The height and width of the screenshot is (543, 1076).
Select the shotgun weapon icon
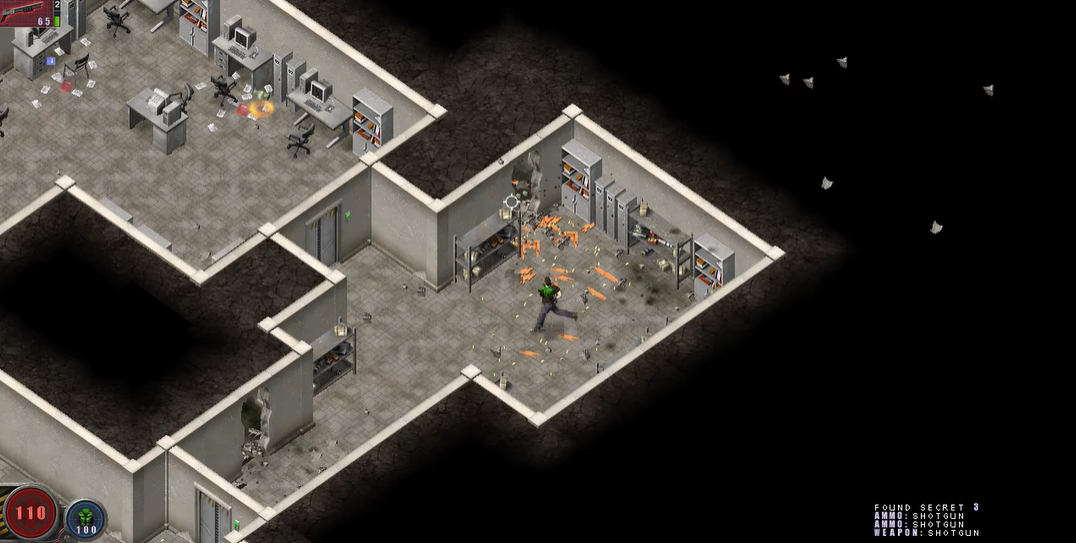[24, 11]
